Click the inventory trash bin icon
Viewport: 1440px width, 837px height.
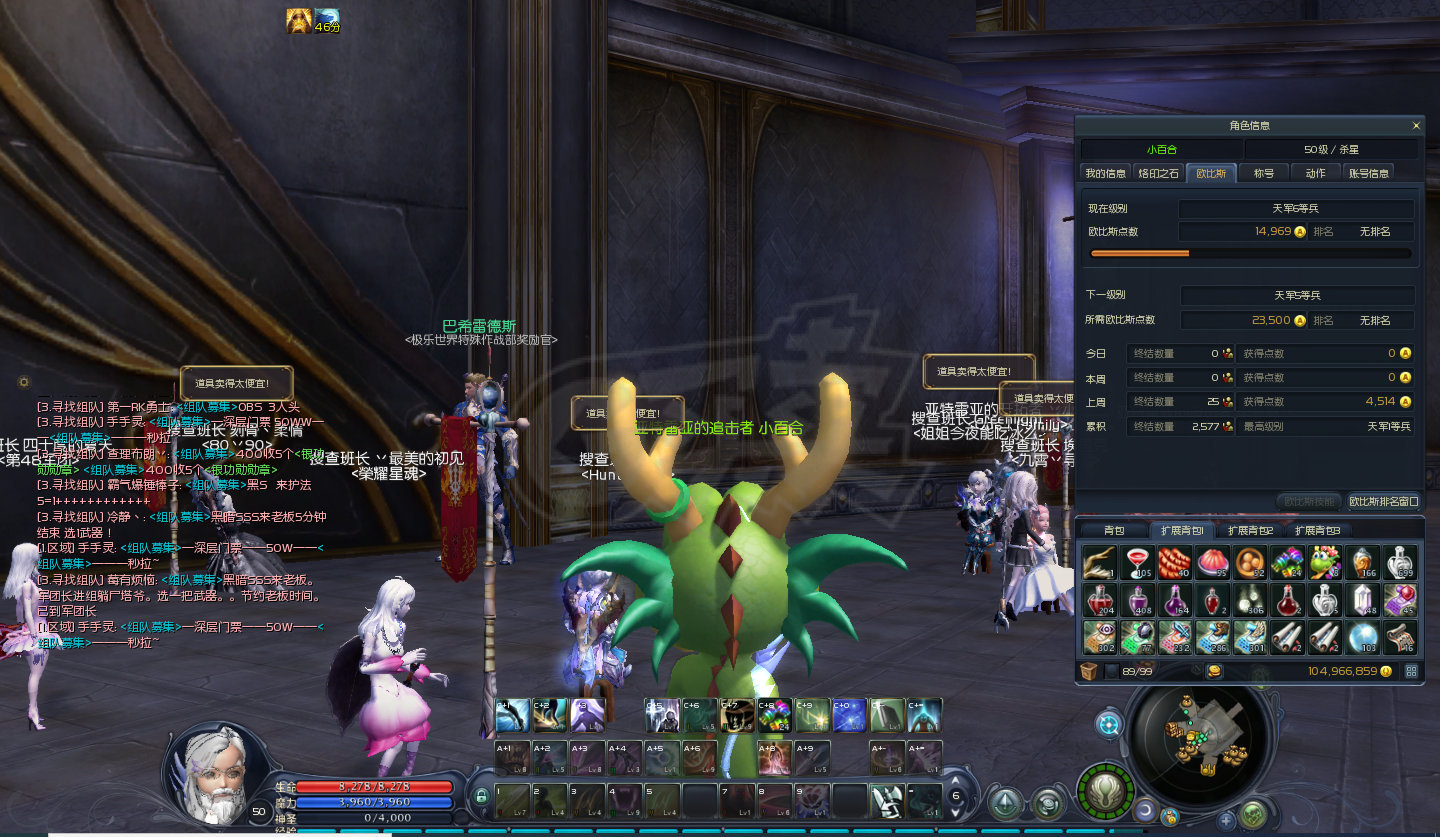click(1089, 671)
